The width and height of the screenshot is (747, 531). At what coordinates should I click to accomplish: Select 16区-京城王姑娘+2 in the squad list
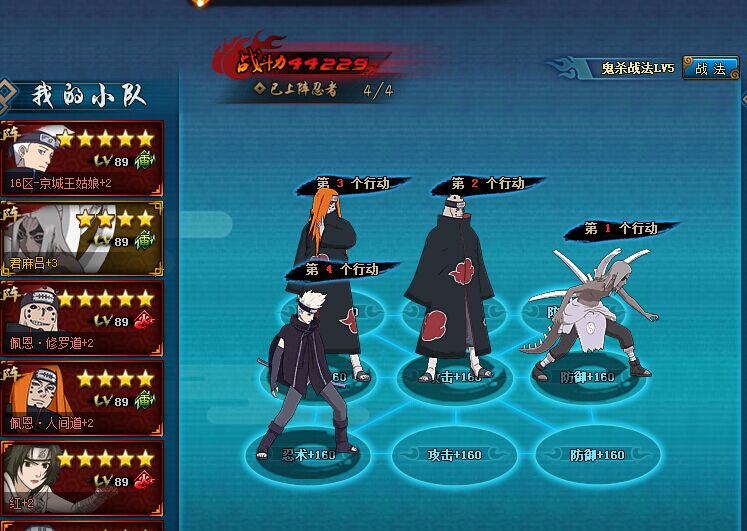pos(82,159)
